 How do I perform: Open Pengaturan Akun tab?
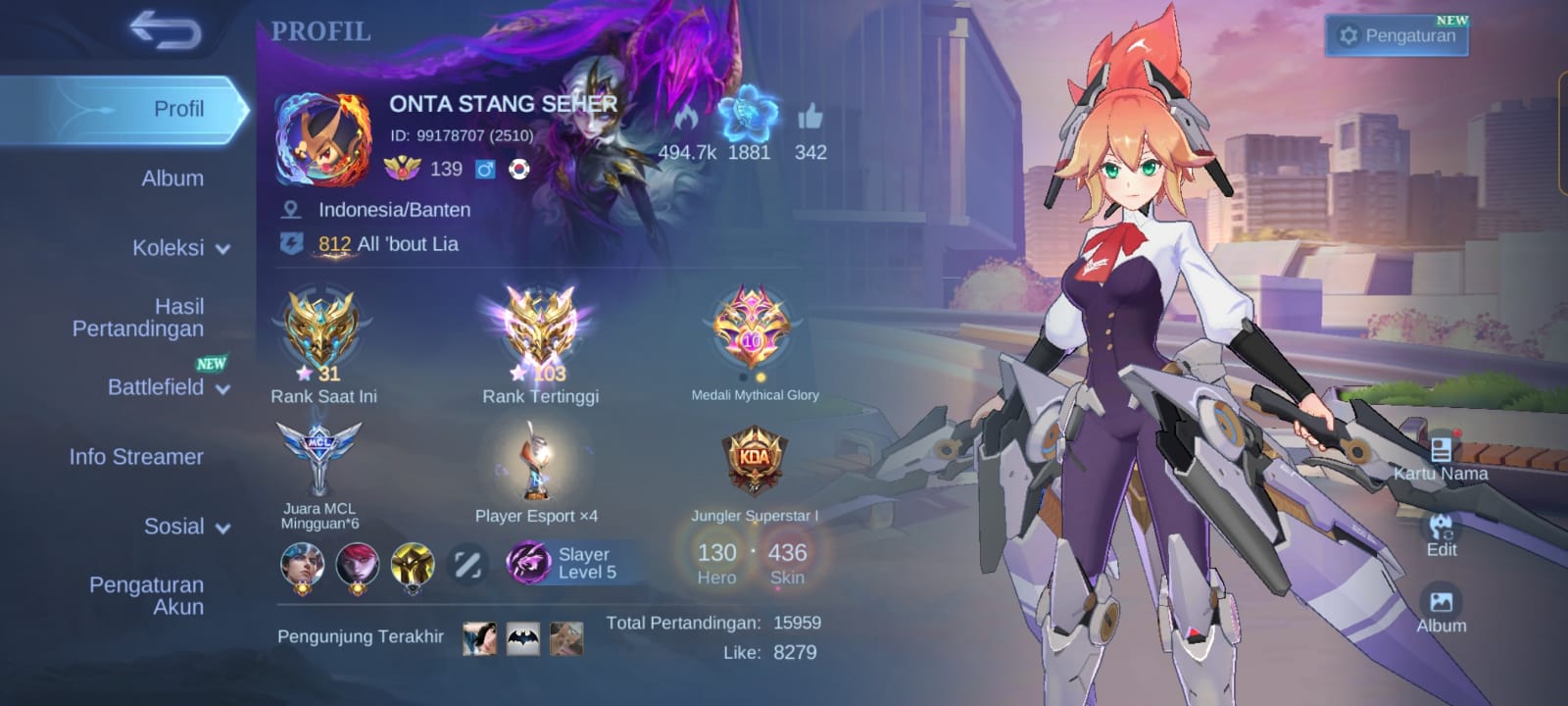coord(147,595)
